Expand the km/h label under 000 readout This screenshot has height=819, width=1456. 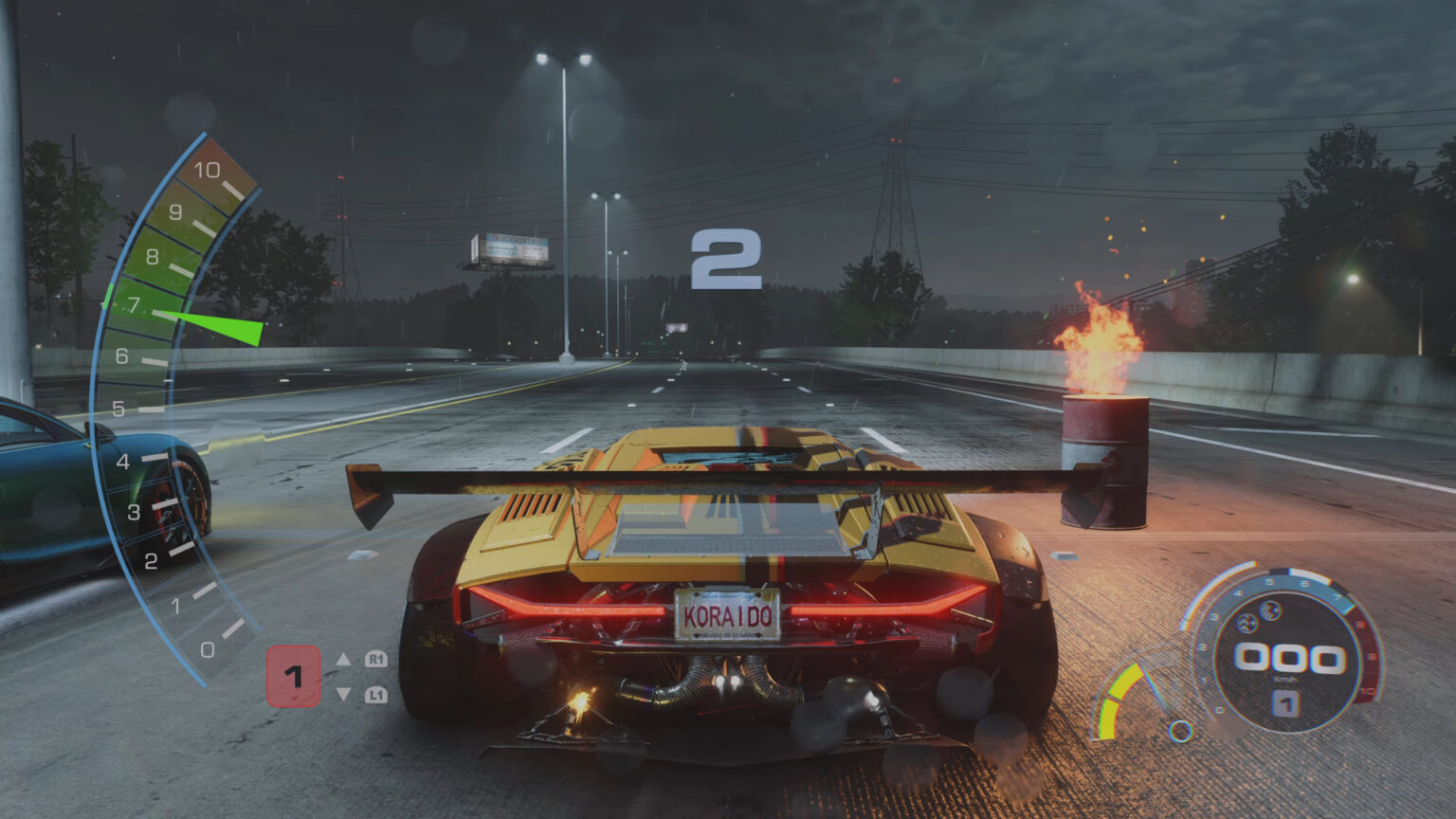1283,679
